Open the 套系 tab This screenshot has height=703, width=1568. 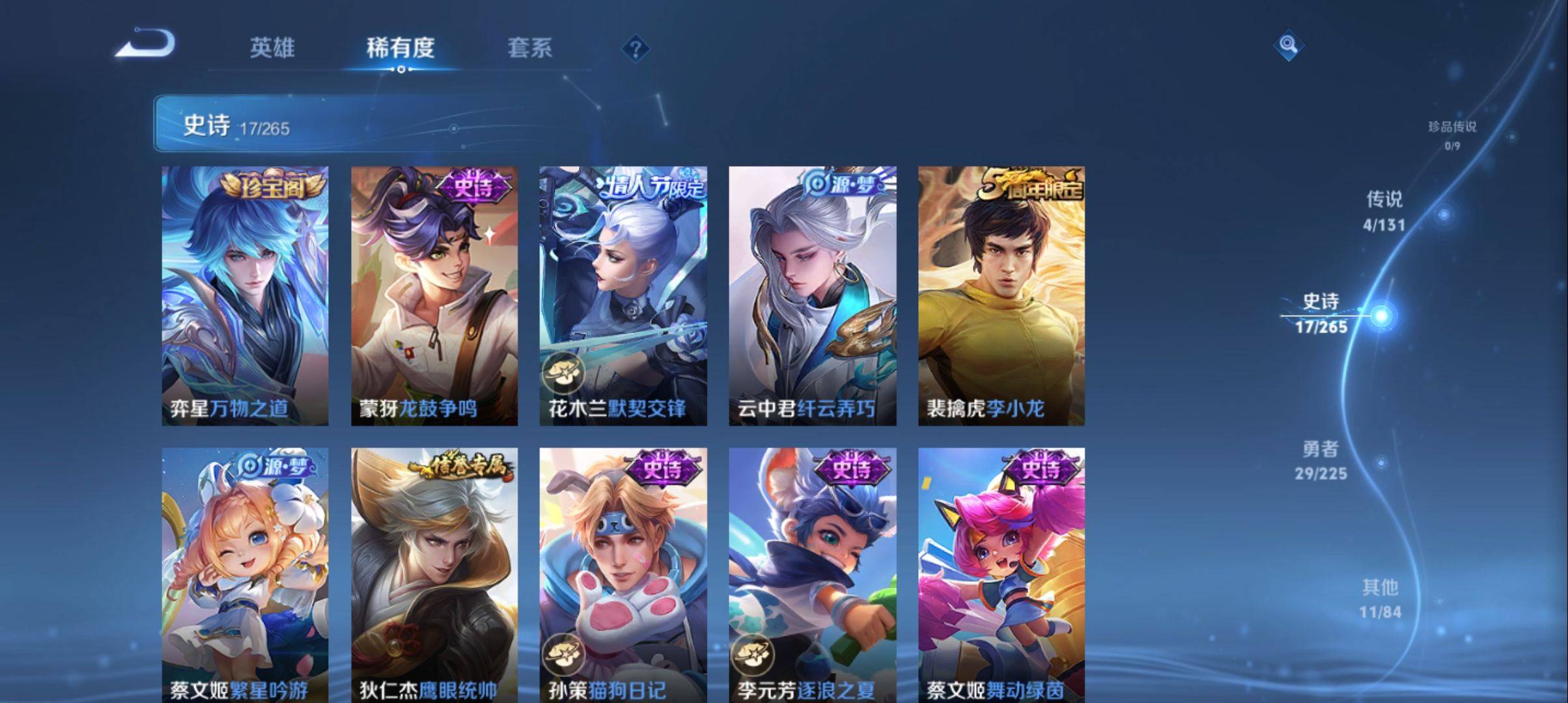tap(529, 48)
